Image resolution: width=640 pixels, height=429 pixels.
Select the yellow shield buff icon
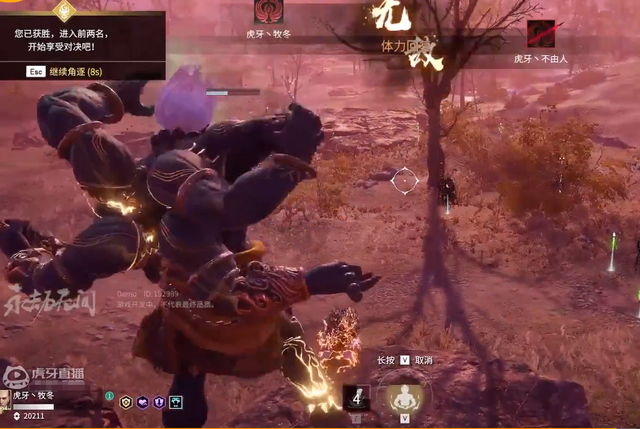[x=126, y=402]
